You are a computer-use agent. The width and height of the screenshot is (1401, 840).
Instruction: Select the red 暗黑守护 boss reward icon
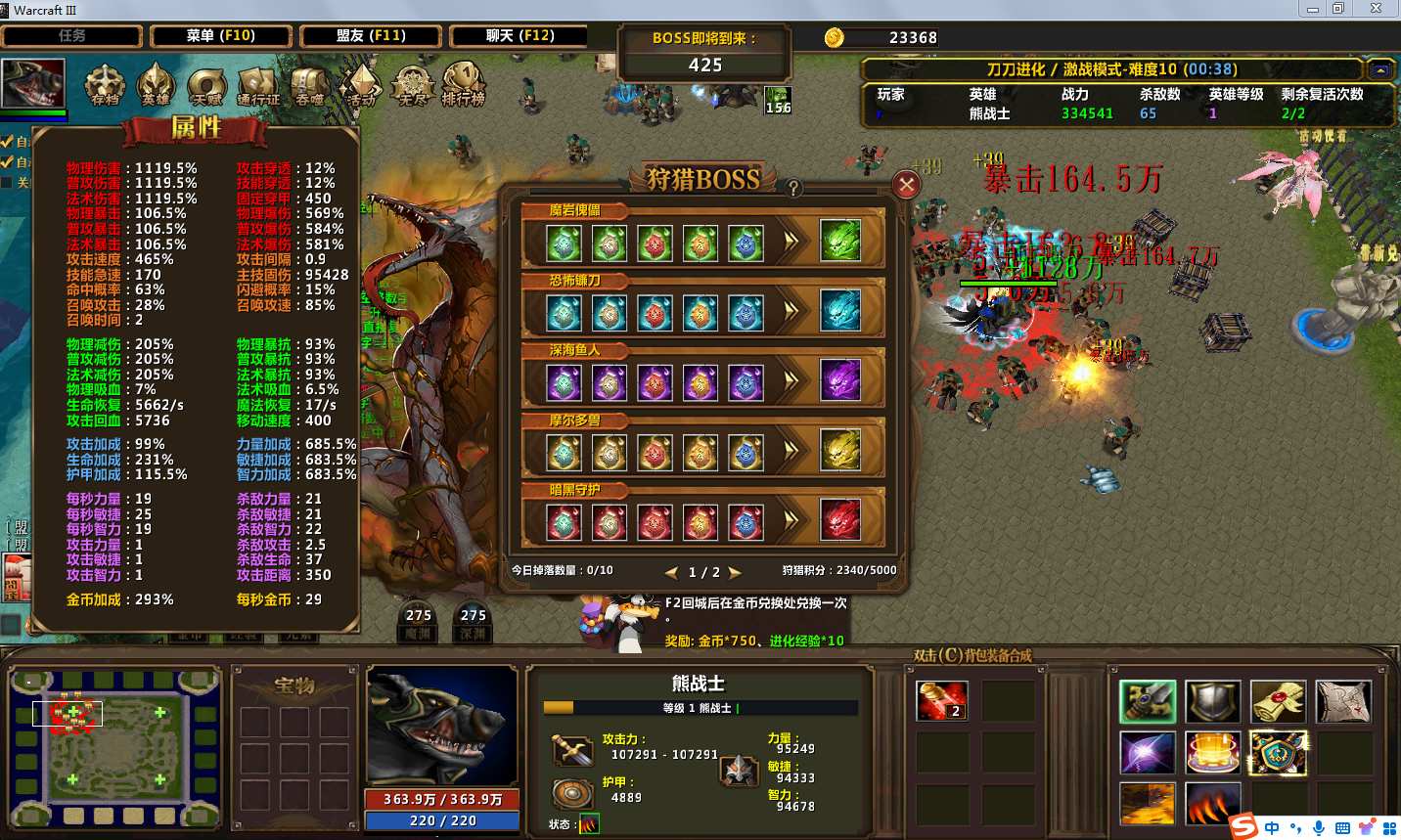pyautogui.click(x=839, y=519)
